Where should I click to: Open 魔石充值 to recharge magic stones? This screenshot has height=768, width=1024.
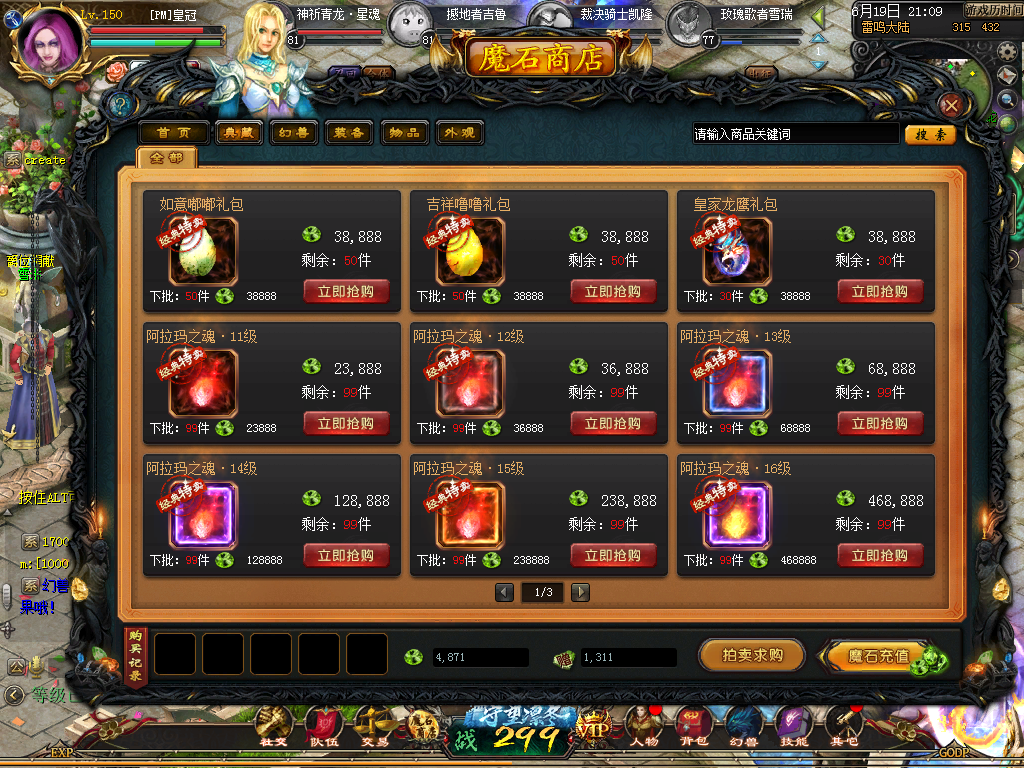pos(880,657)
